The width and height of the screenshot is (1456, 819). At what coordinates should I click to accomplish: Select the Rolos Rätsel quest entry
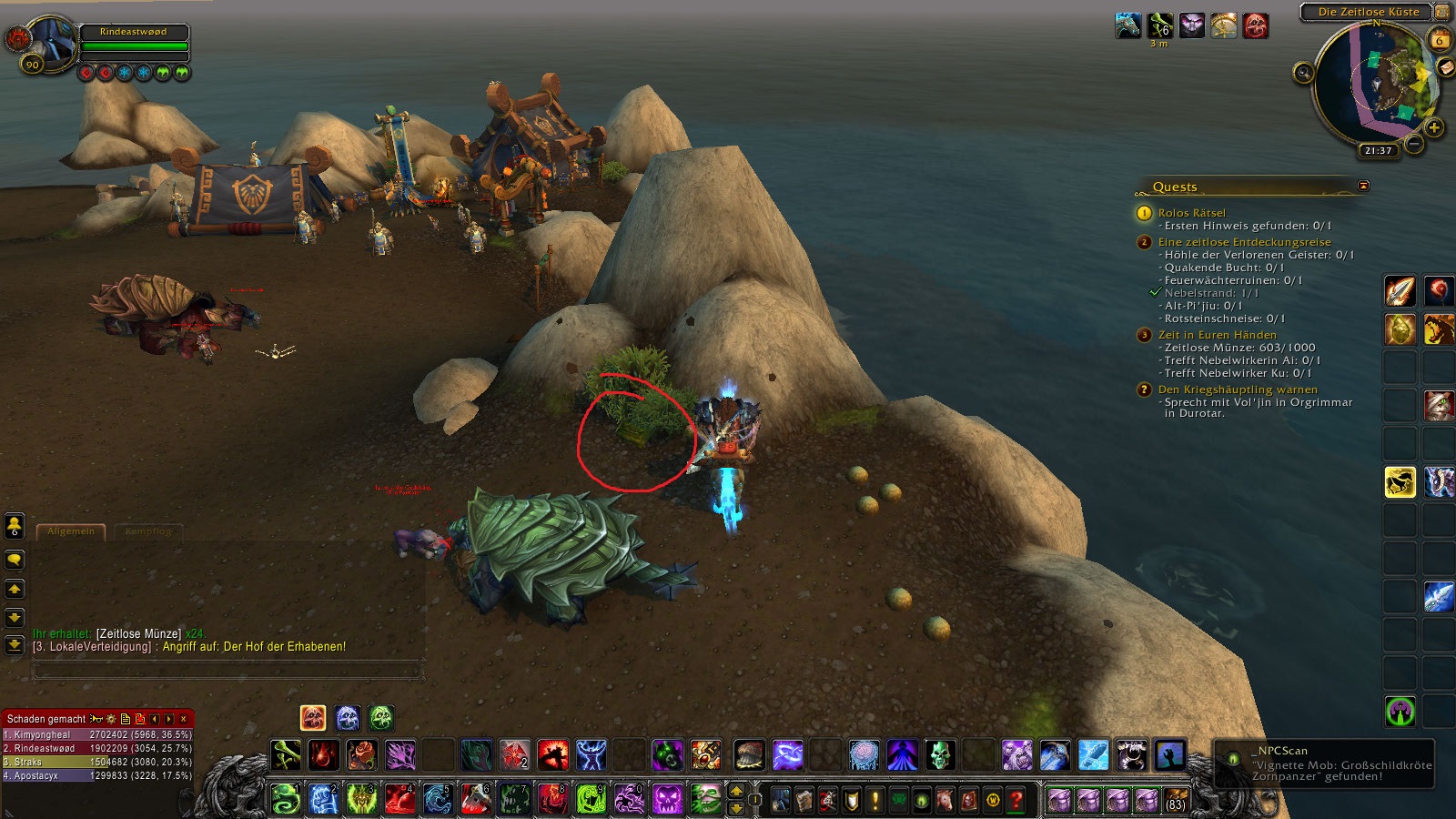click(x=1191, y=213)
